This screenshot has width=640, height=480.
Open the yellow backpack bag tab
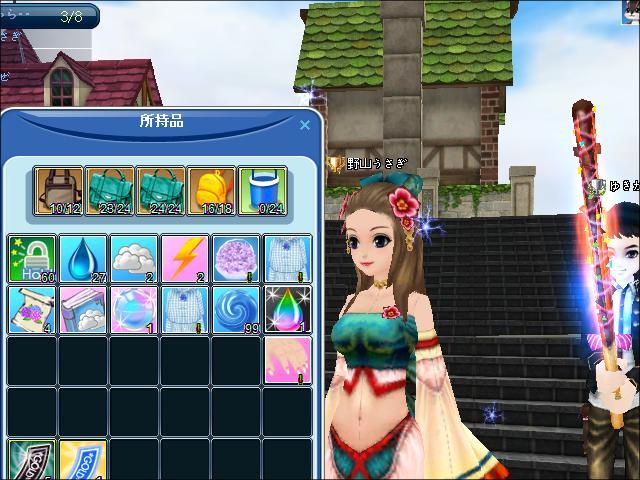[x=211, y=191]
